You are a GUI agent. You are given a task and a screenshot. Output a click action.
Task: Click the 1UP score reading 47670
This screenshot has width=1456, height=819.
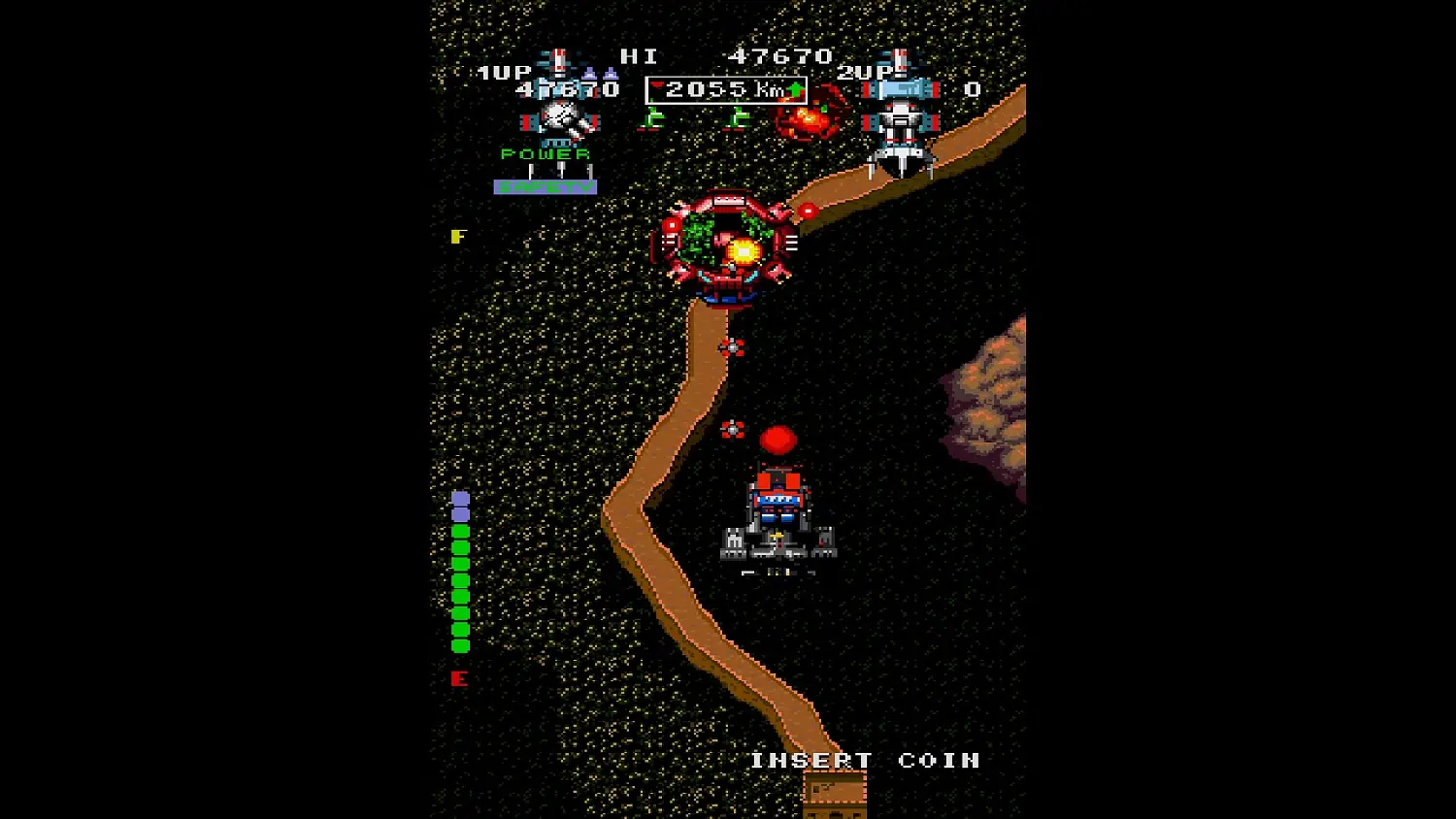tap(566, 88)
